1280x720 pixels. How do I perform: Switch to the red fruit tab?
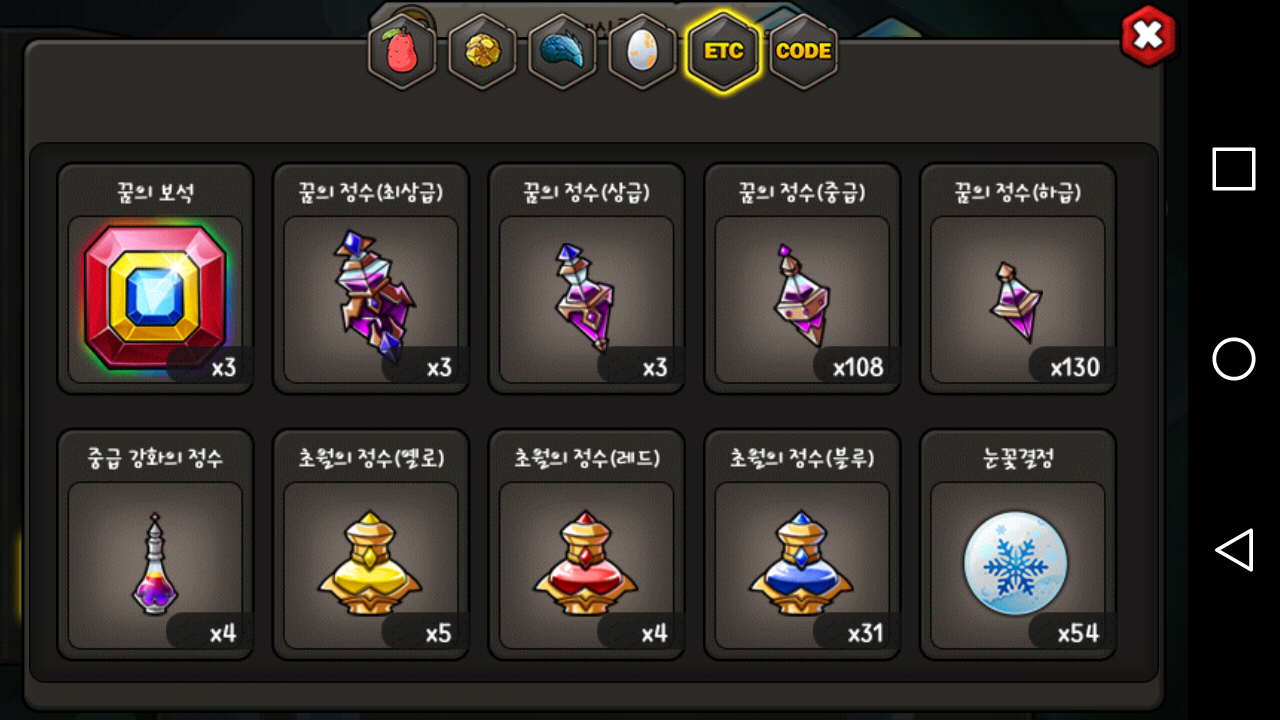403,52
